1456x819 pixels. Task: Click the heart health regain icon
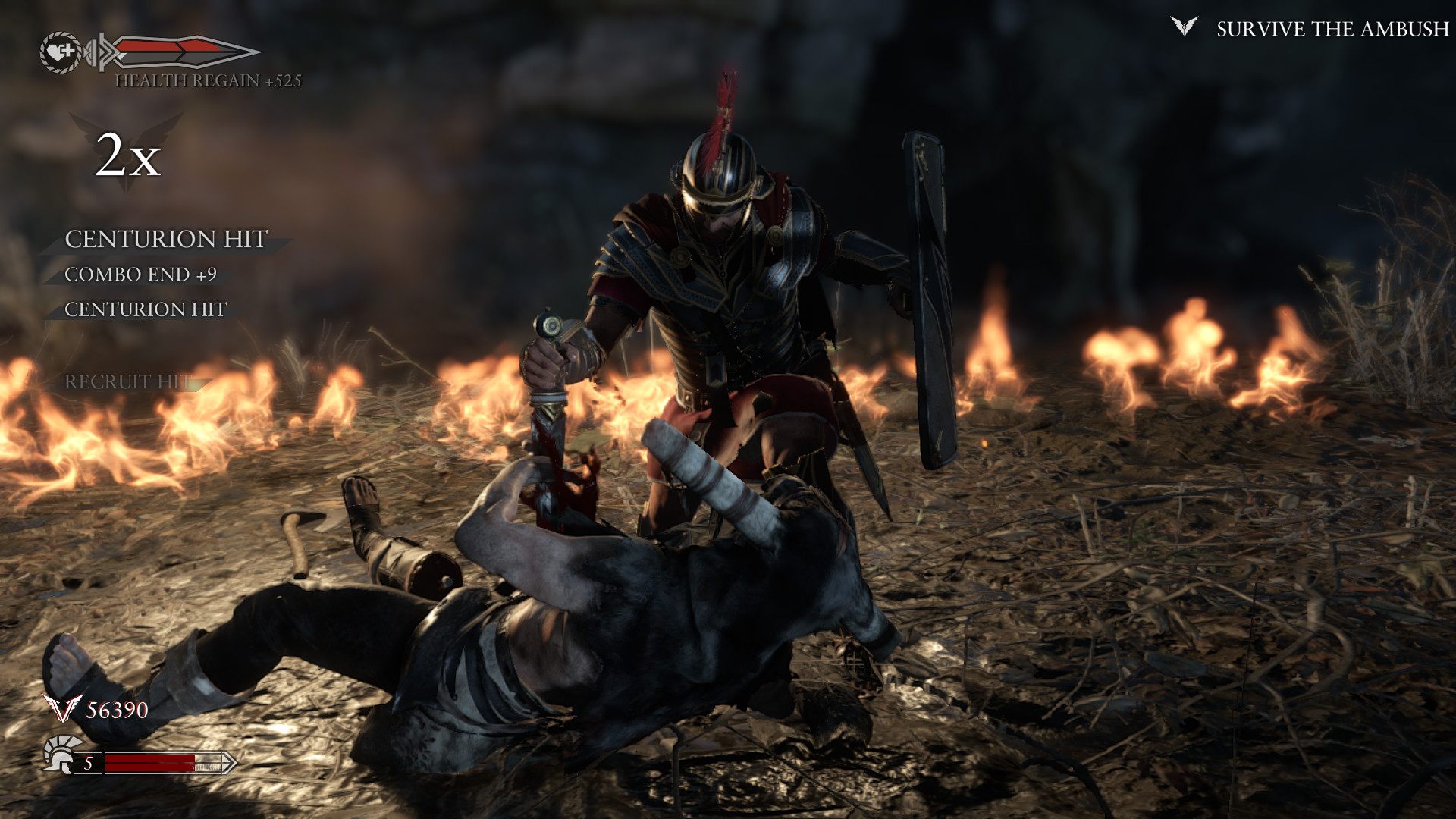point(61,51)
